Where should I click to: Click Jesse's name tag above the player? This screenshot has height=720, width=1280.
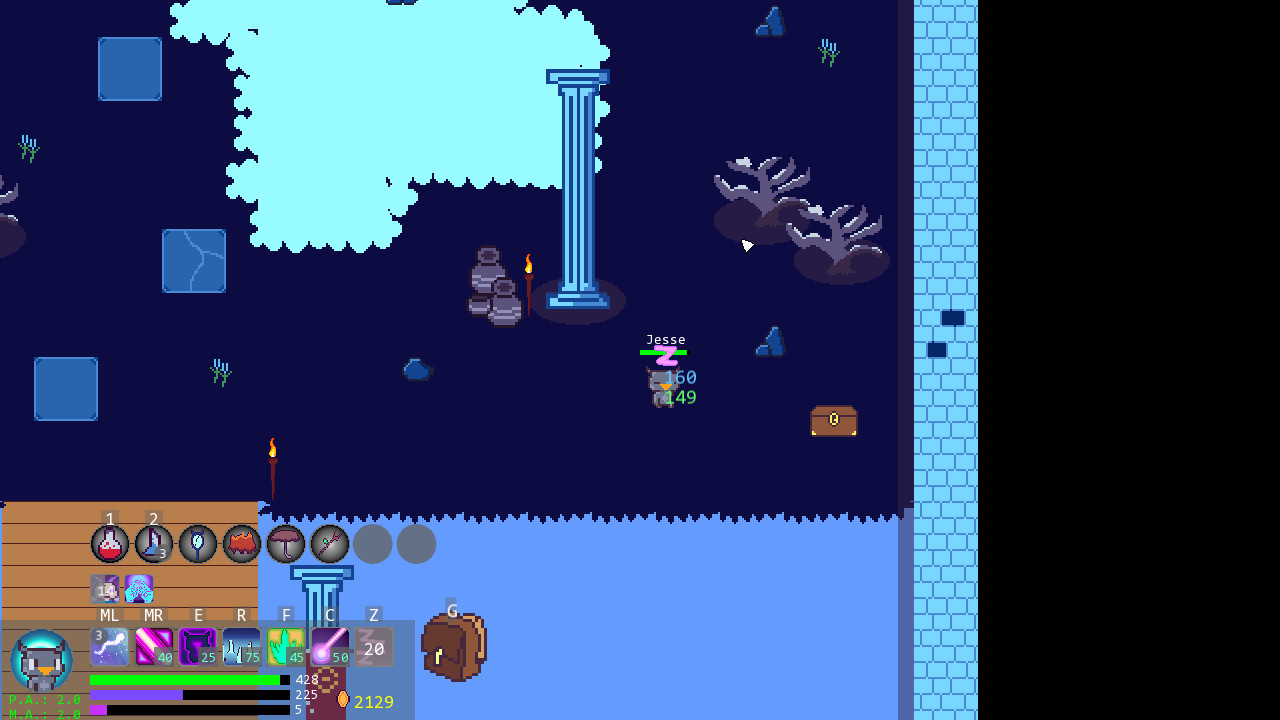click(666, 339)
